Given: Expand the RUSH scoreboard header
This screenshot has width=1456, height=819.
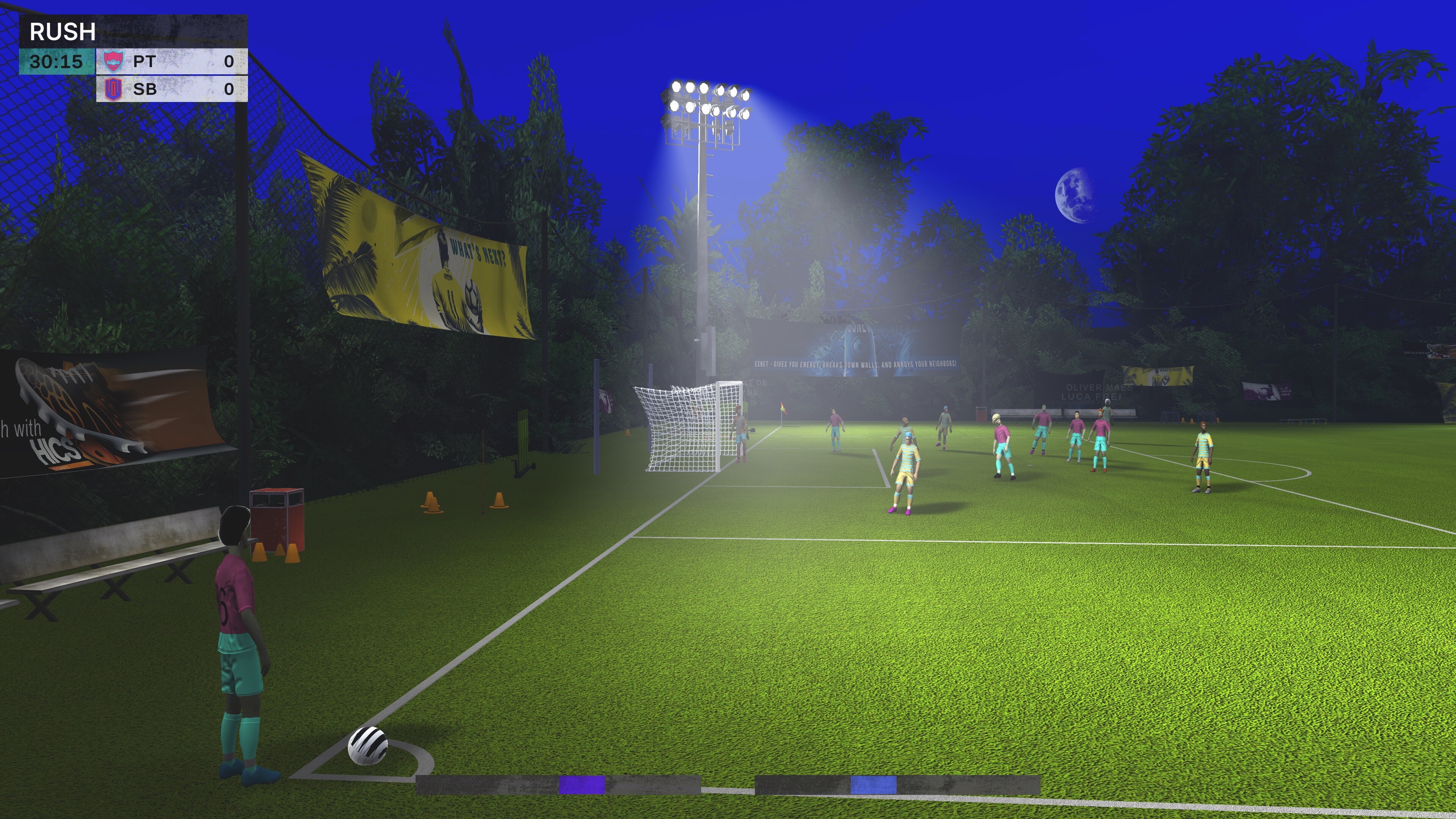Looking at the screenshot, I should [x=133, y=32].
